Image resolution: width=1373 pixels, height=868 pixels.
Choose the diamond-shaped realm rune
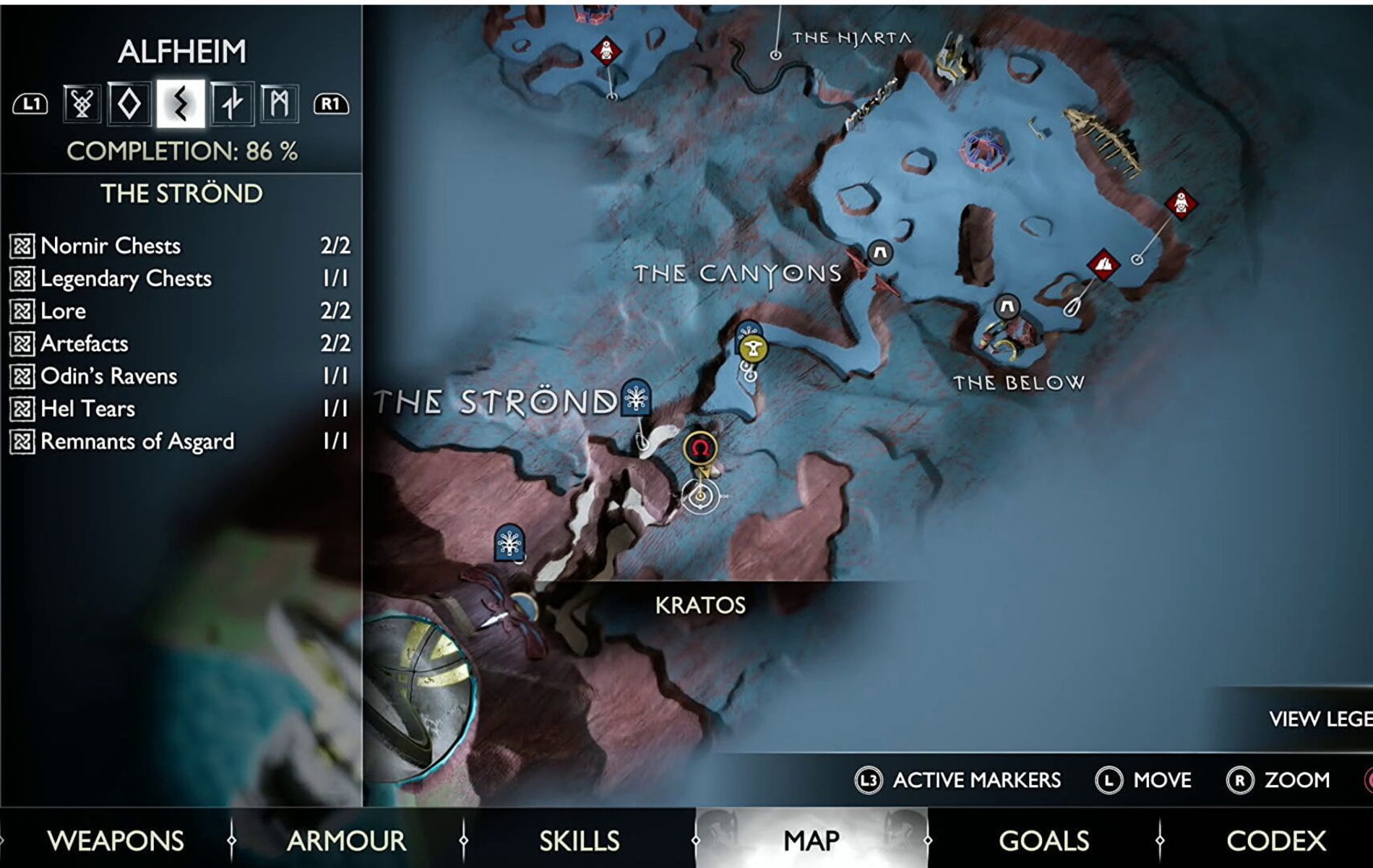click(x=130, y=104)
